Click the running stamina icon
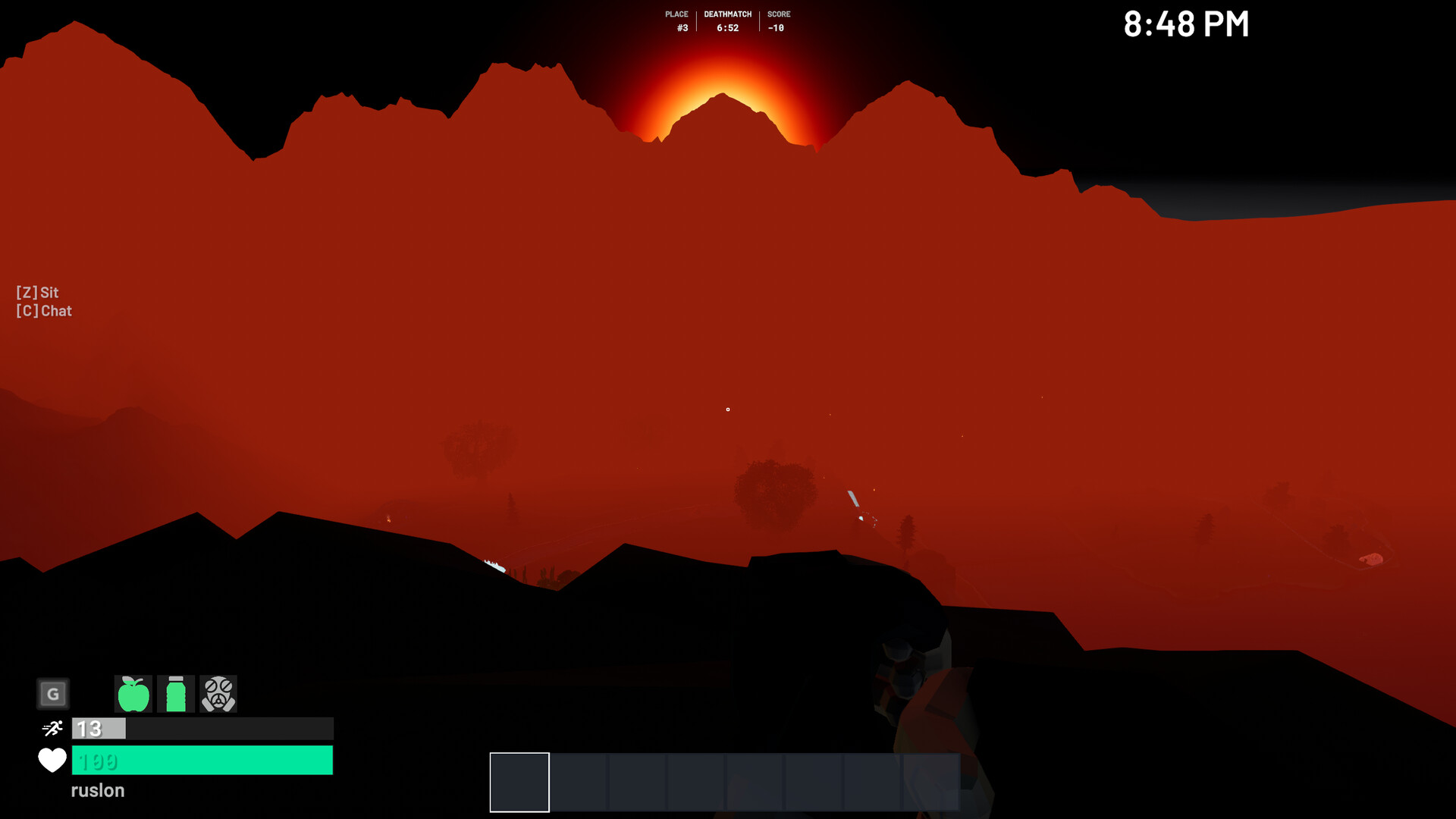This screenshot has height=819, width=1456. [51, 728]
